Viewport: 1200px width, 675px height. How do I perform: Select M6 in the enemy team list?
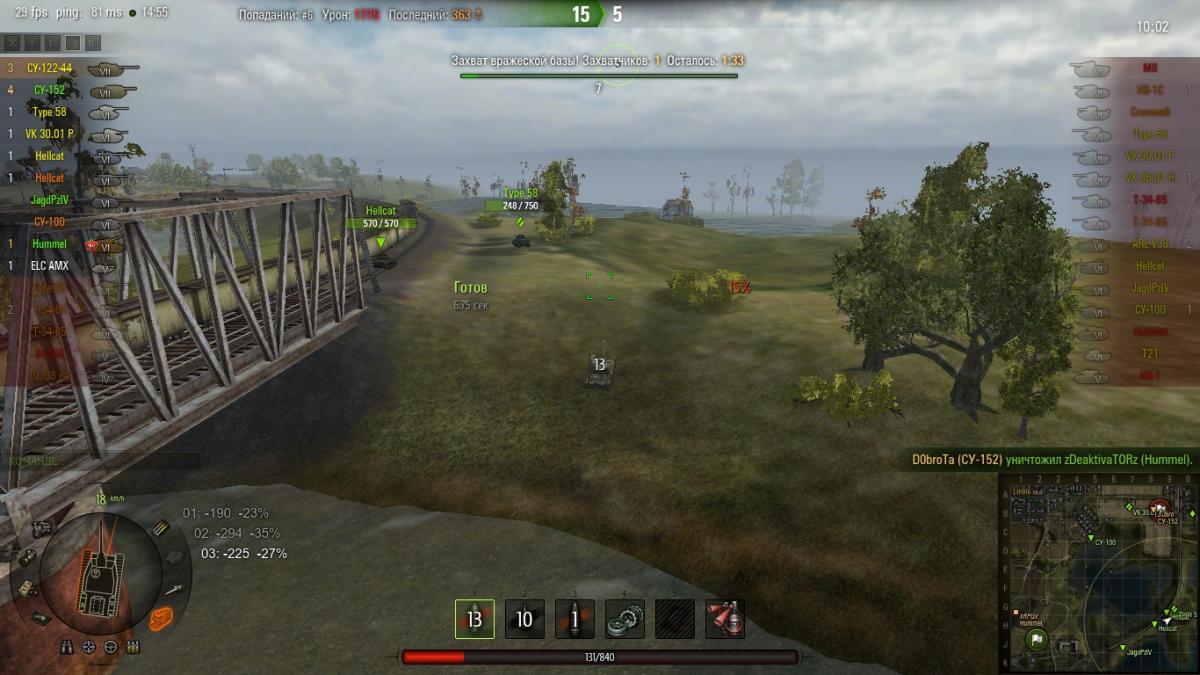coord(1149,69)
